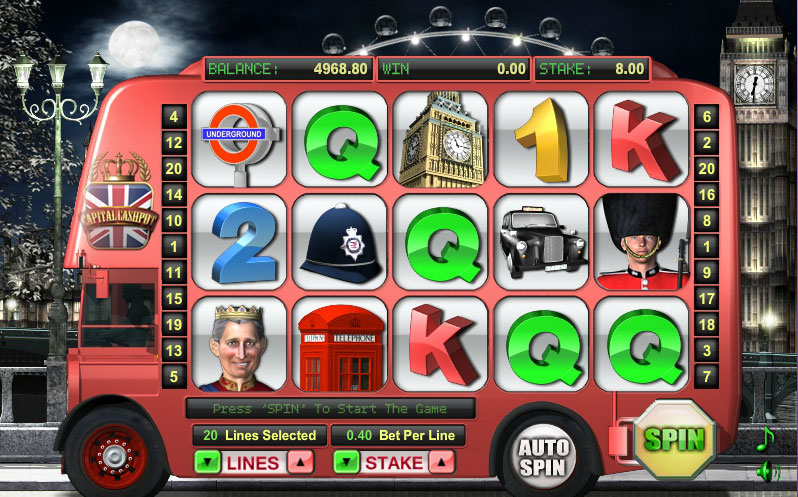The height and width of the screenshot is (497, 798).
Task: Choose payline number 18 marker
Action: [x=707, y=324]
